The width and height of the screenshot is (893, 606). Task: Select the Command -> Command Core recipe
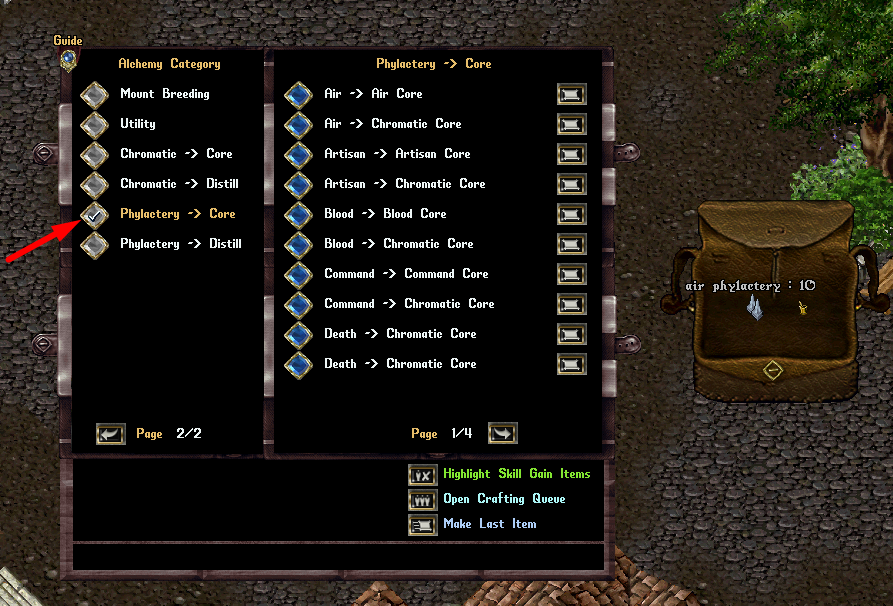click(298, 274)
